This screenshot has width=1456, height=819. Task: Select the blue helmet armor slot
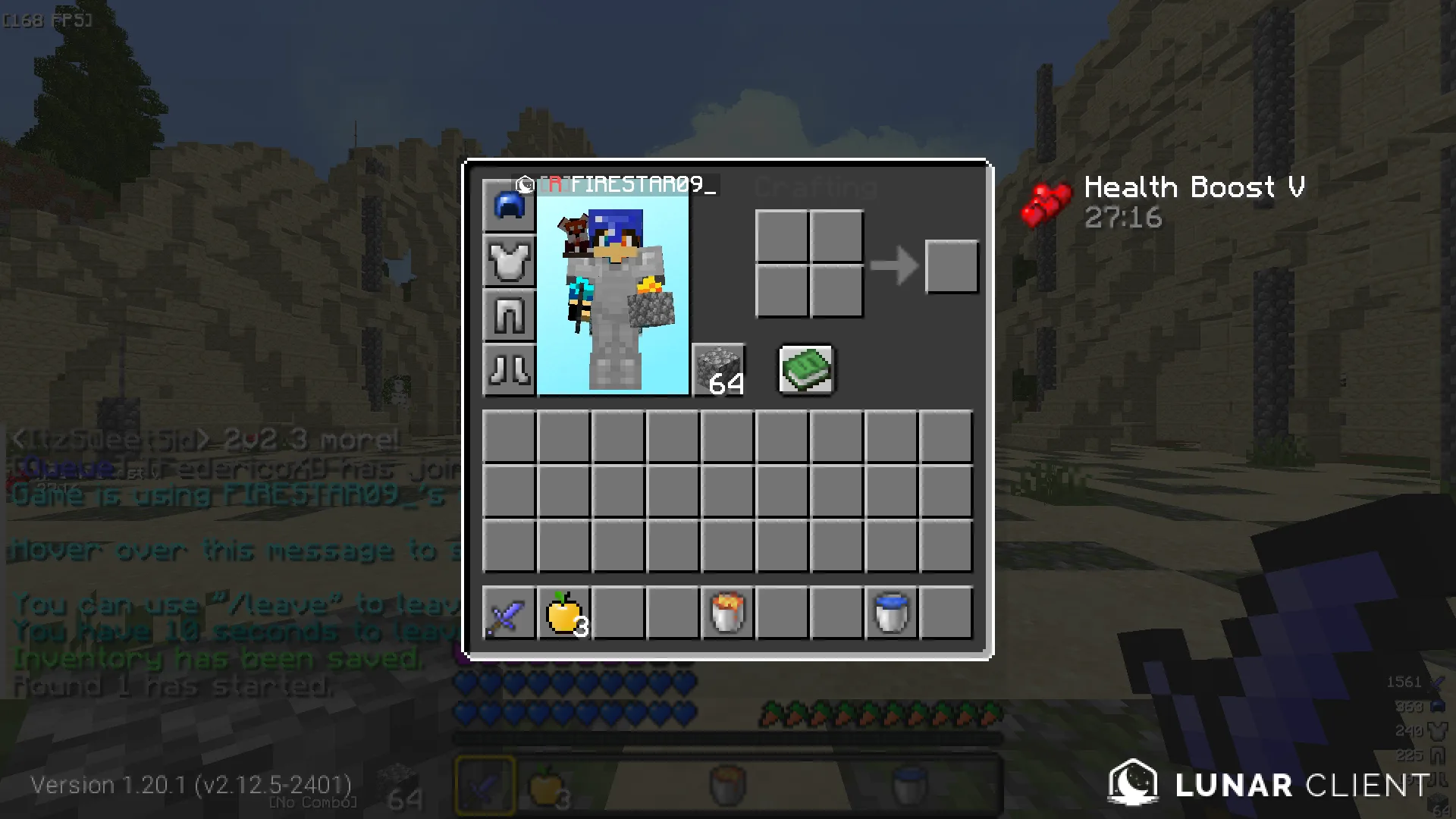[x=509, y=206]
